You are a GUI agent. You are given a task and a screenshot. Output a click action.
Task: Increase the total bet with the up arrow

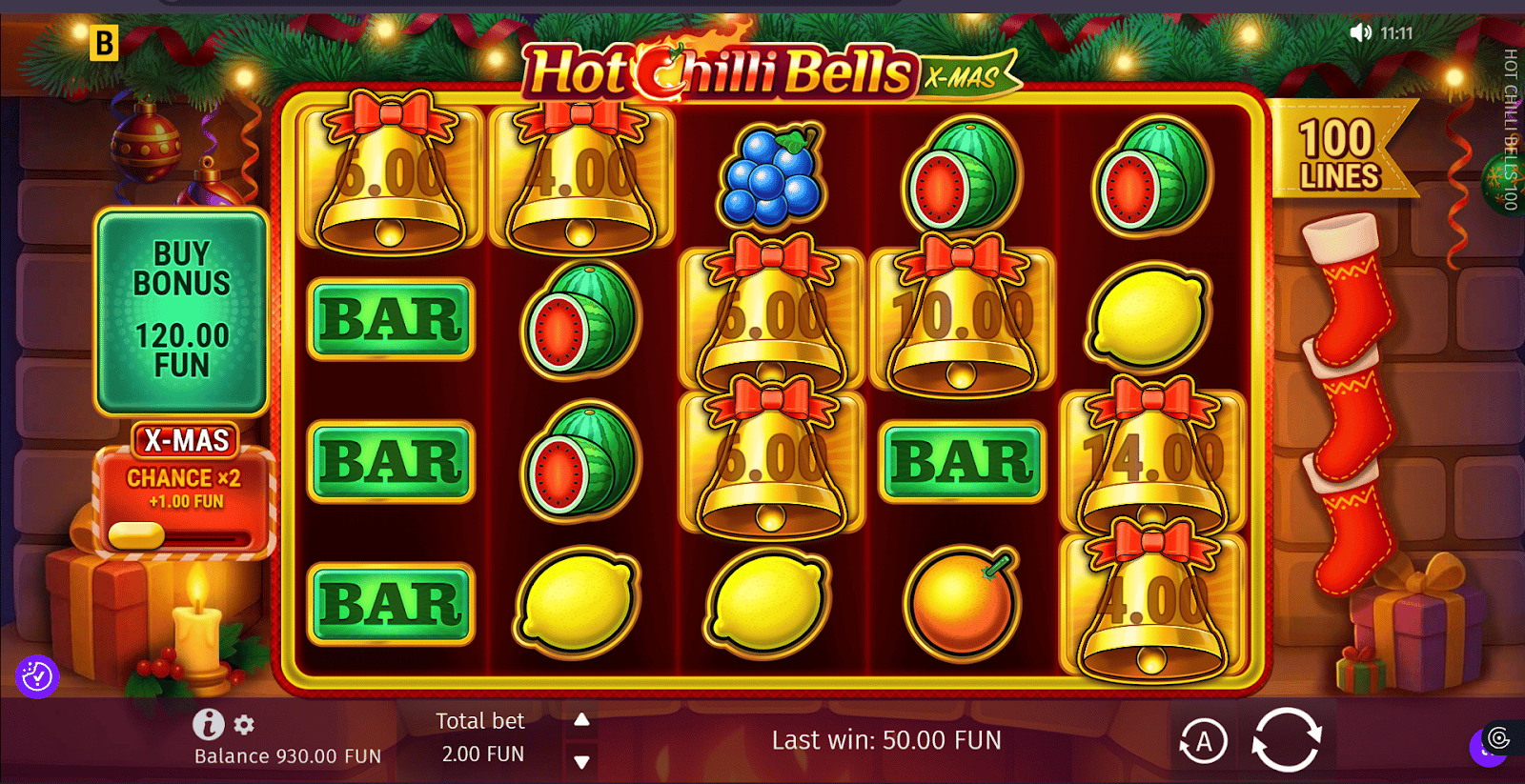[x=581, y=720]
